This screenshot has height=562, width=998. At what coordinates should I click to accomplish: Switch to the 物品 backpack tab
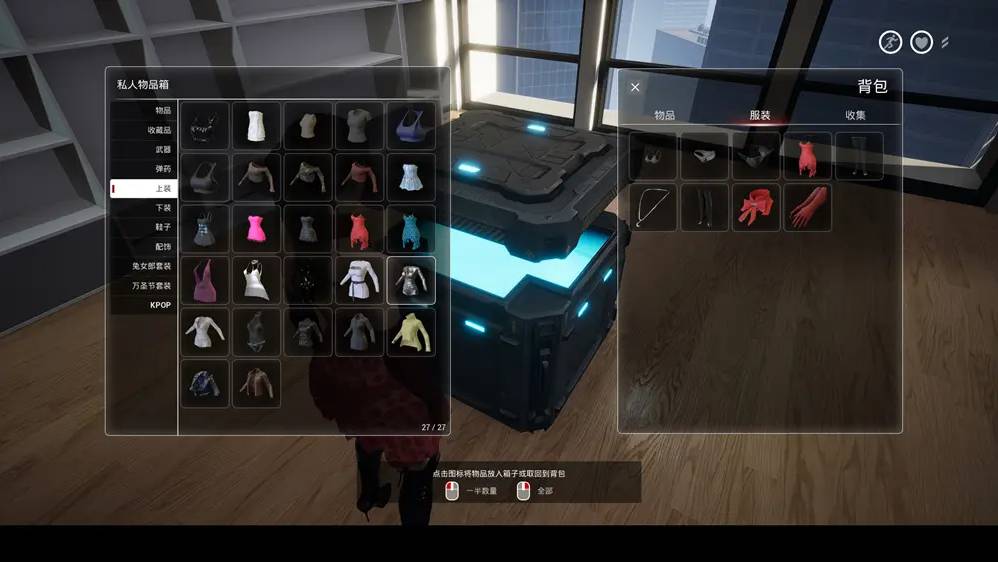pos(664,116)
